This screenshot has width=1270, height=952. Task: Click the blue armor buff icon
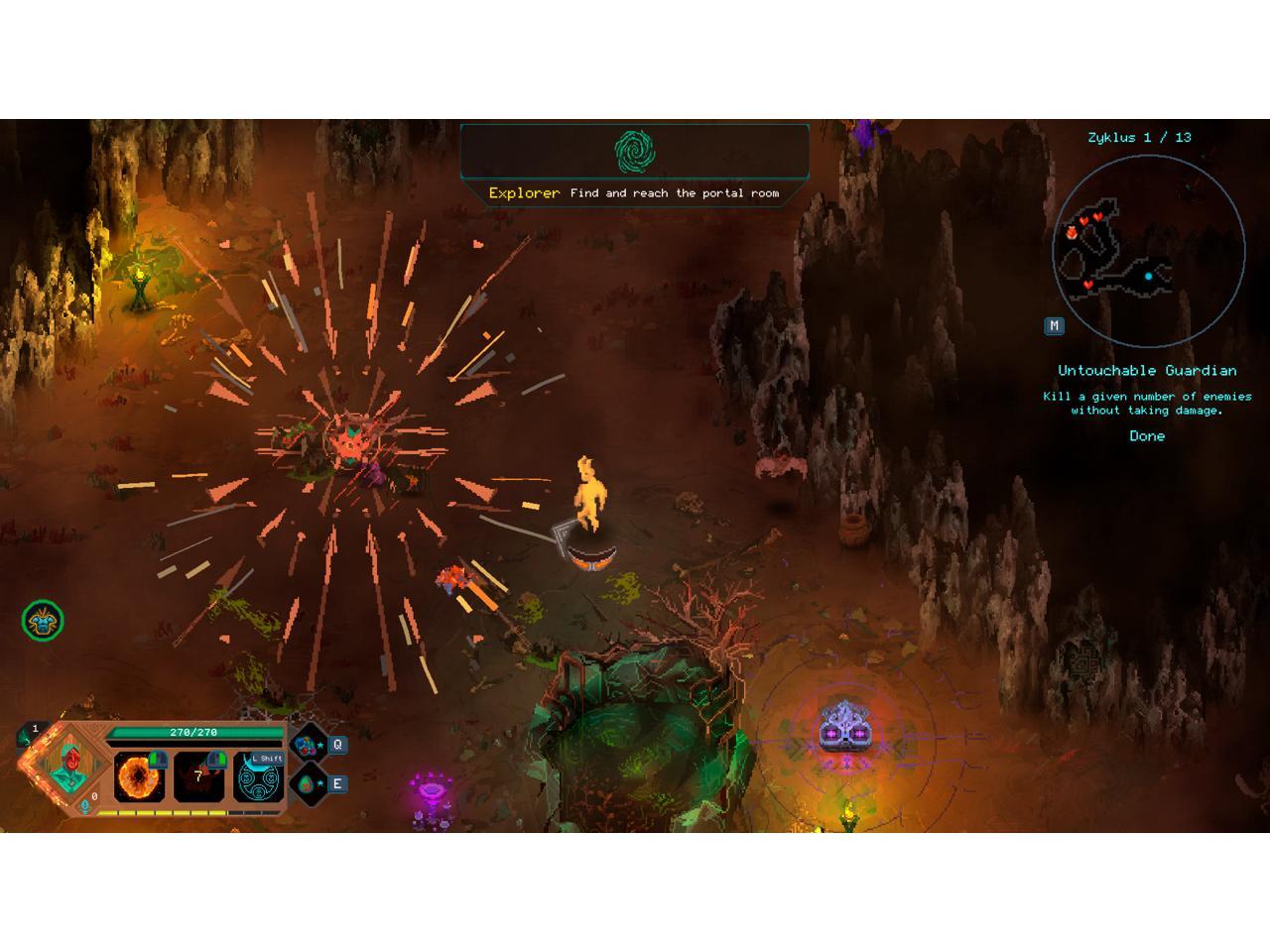coord(43,622)
